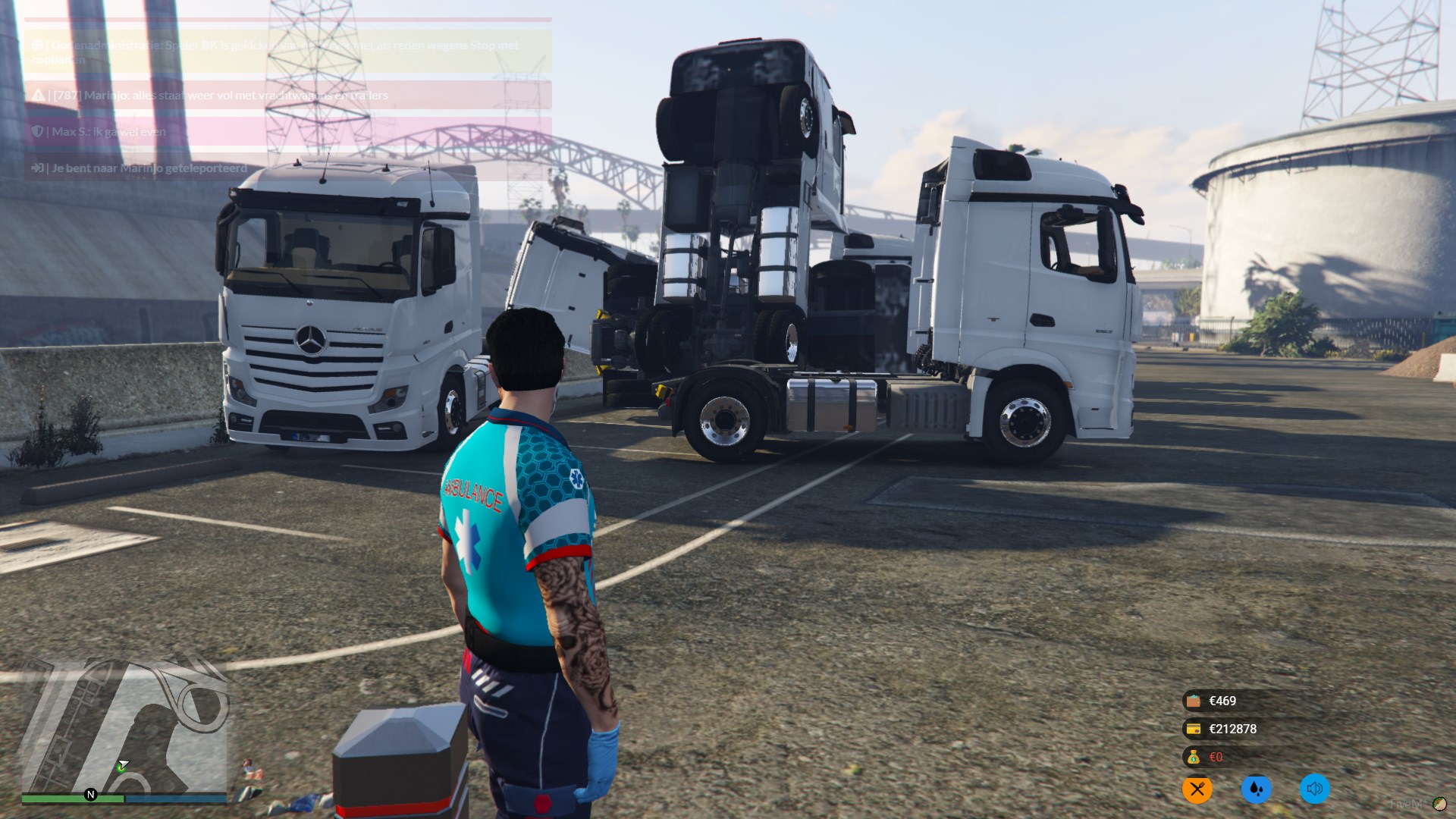The image size is (1456, 819).
Task: Select the Max S. chat message
Action: (288, 132)
